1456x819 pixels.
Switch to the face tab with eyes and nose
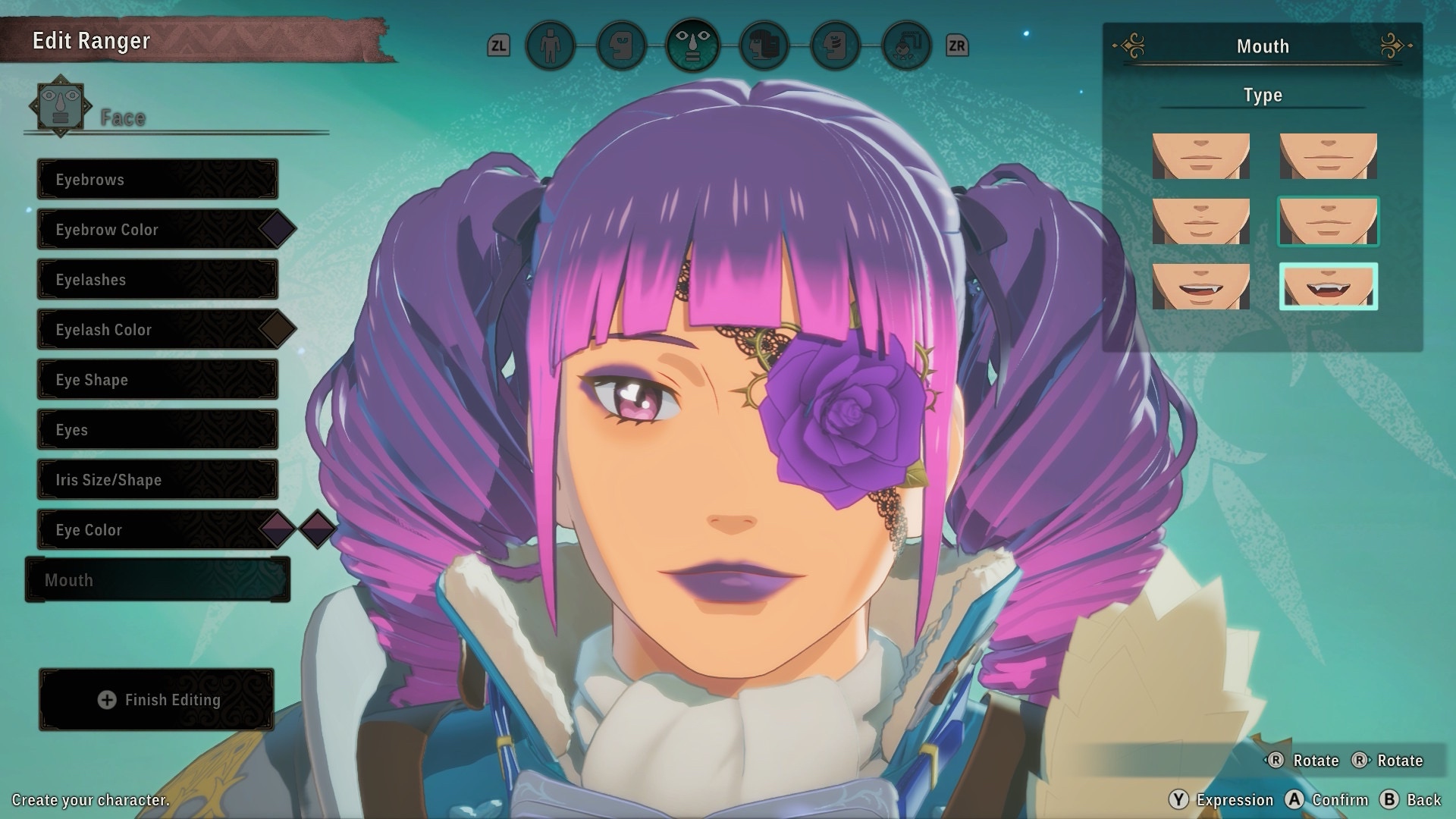692,46
